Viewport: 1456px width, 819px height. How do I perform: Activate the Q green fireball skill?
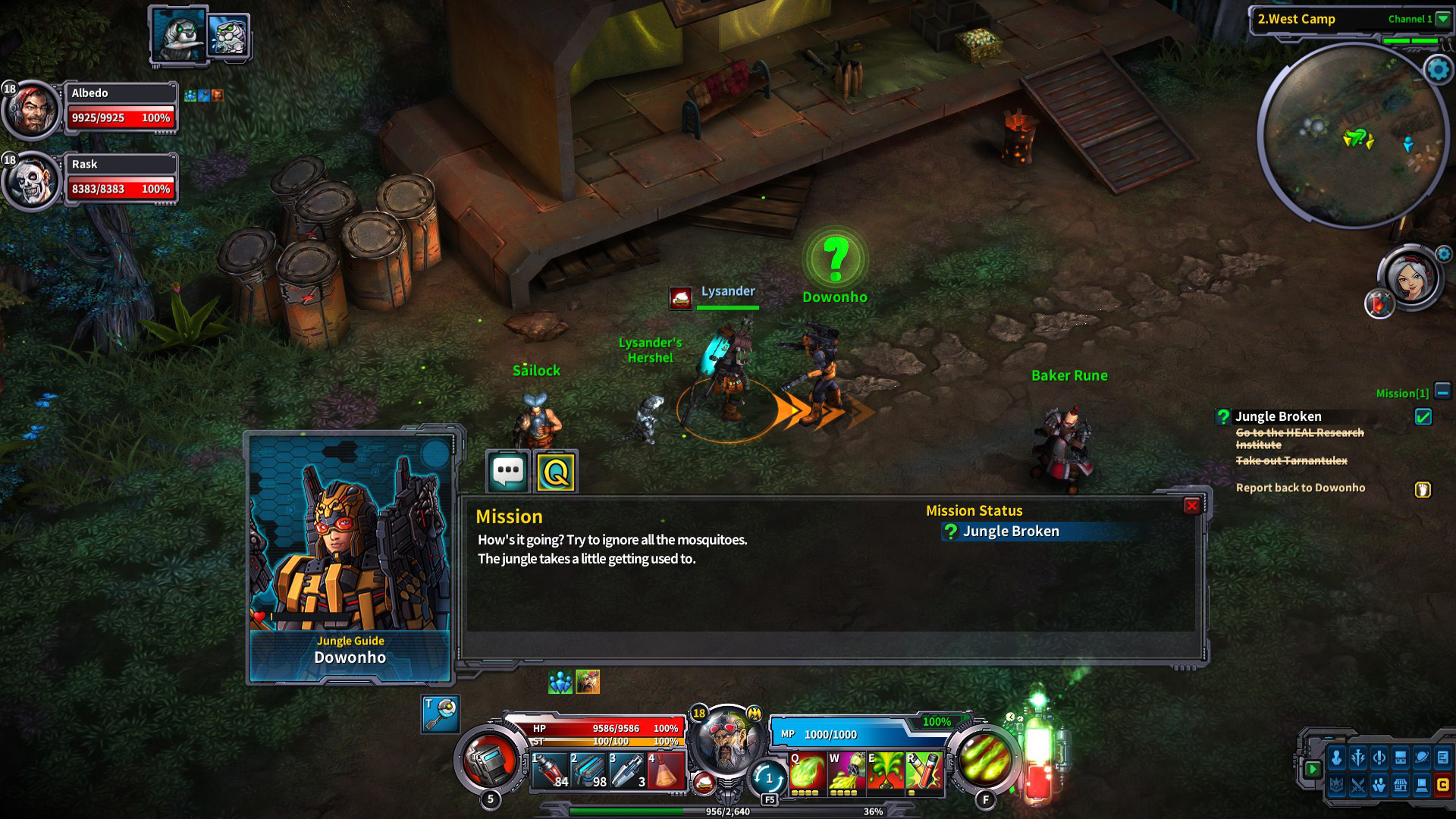(x=808, y=772)
